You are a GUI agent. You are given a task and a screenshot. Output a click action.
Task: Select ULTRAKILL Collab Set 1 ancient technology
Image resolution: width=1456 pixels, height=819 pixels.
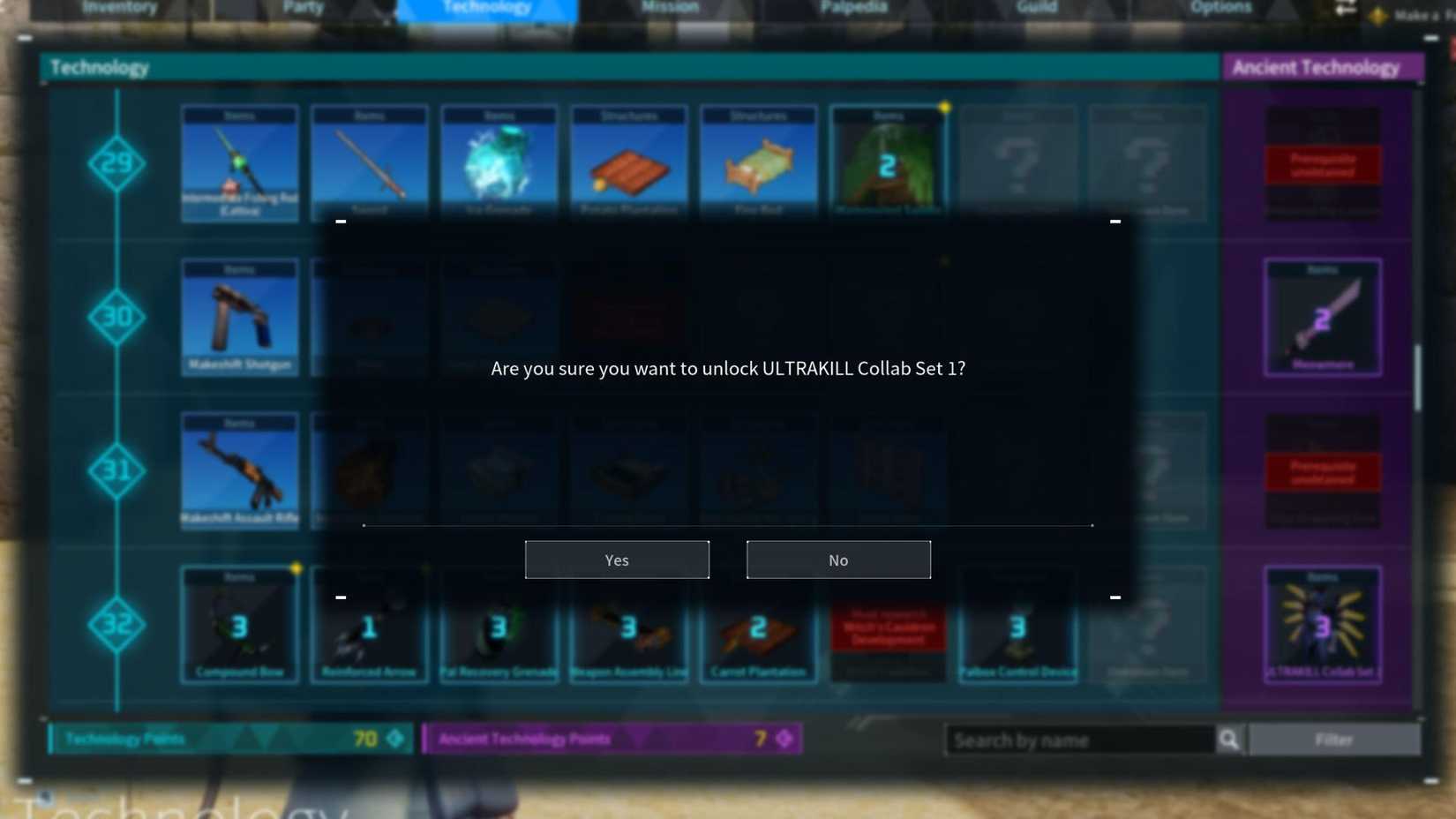tap(1322, 624)
